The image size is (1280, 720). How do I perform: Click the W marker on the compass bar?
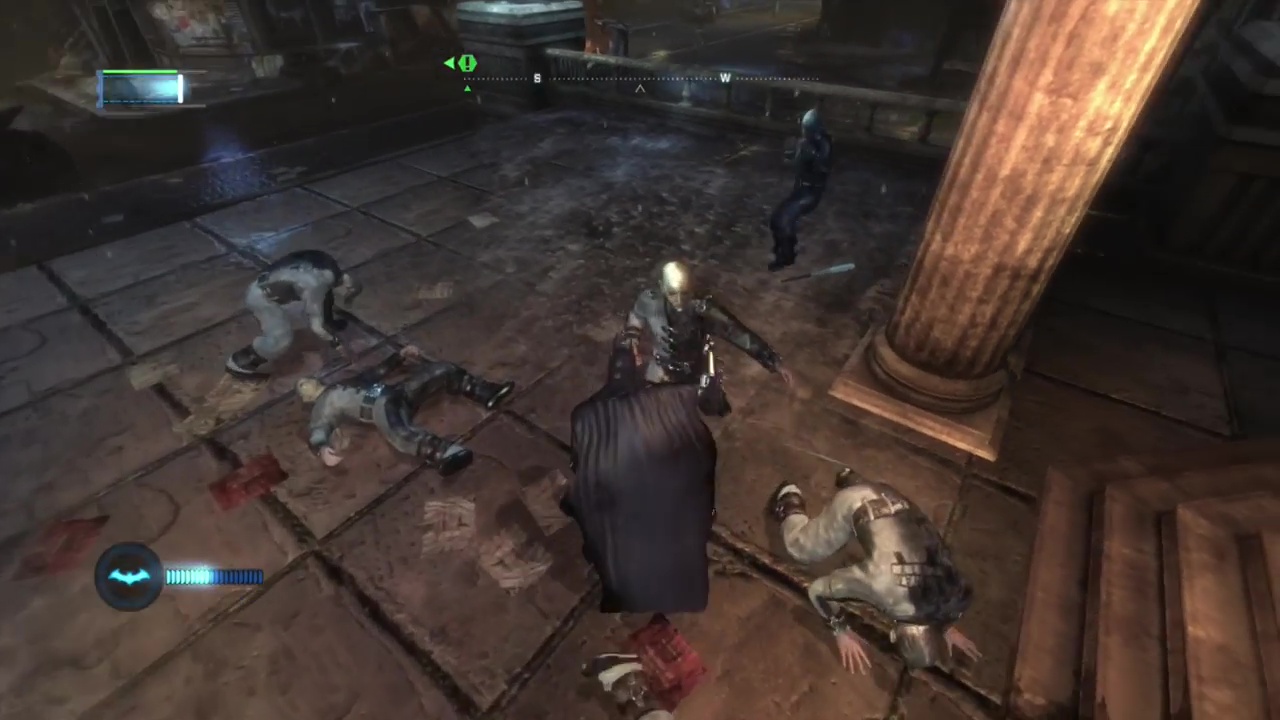725,78
